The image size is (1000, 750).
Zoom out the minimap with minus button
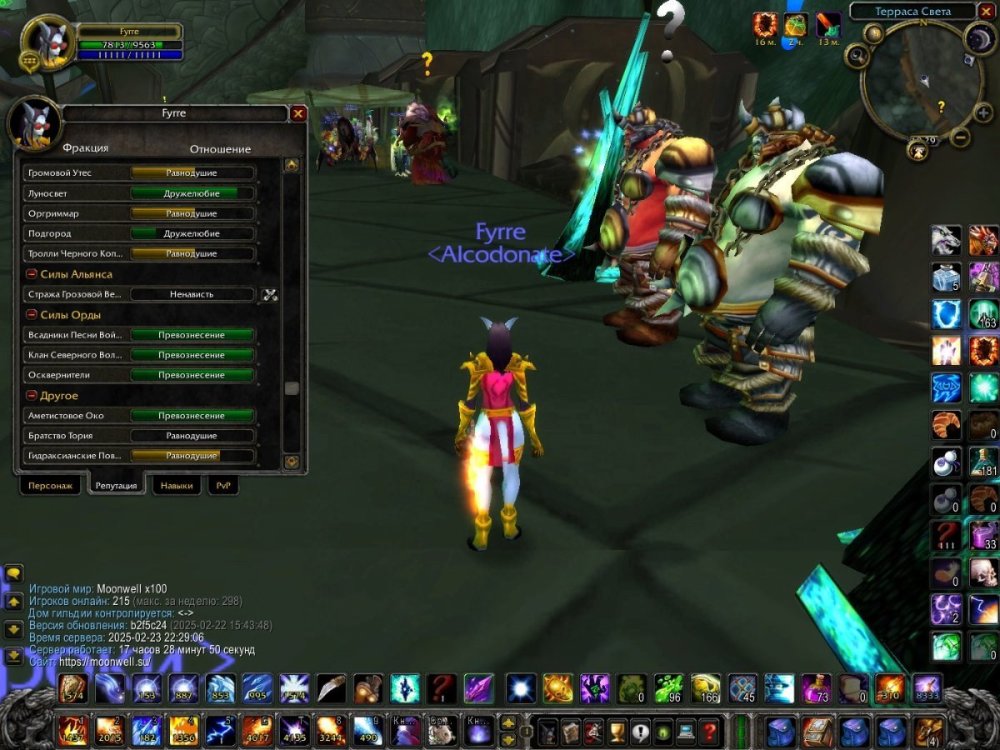[x=959, y=138]
